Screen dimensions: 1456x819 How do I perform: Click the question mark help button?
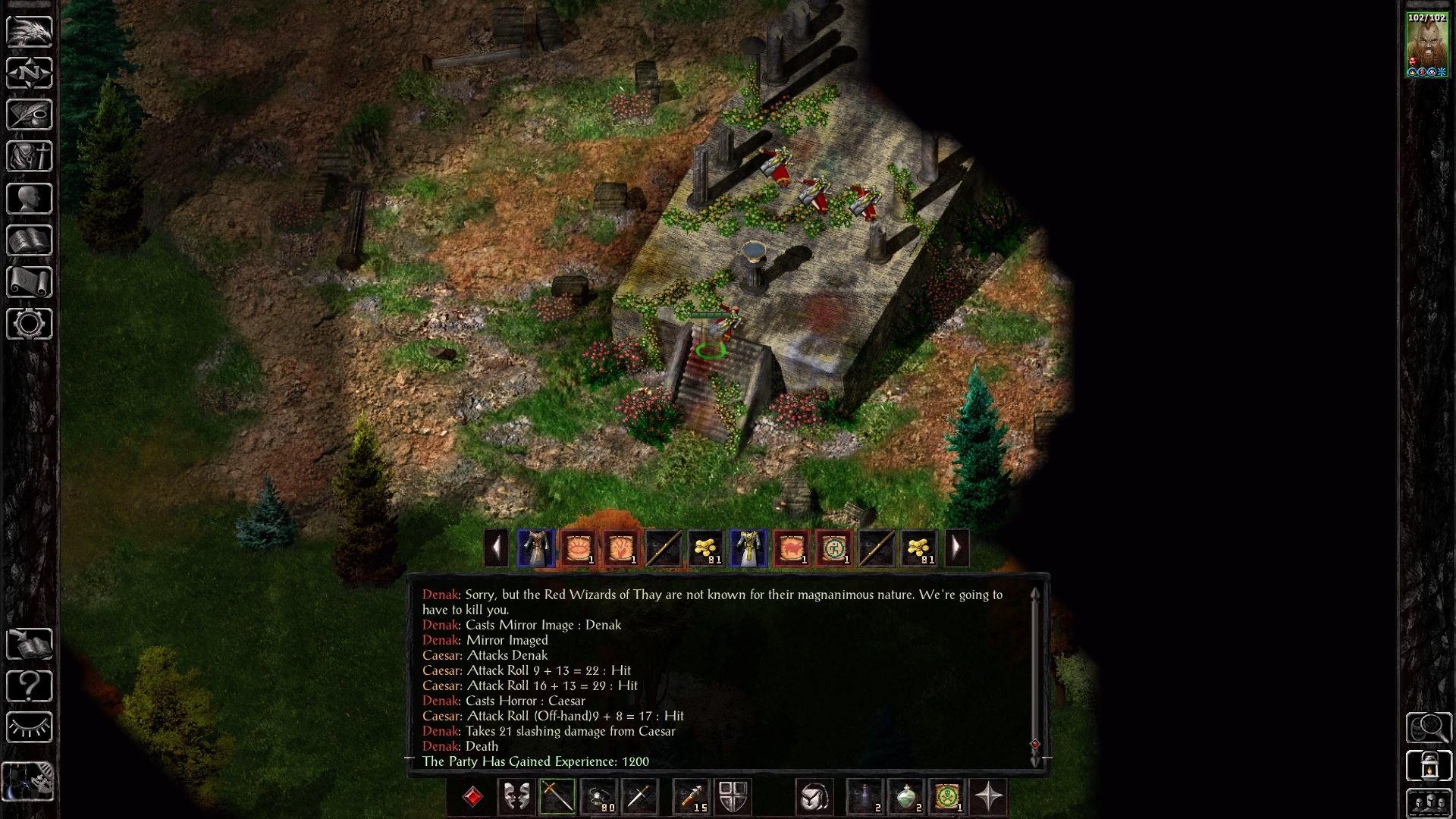30,686
